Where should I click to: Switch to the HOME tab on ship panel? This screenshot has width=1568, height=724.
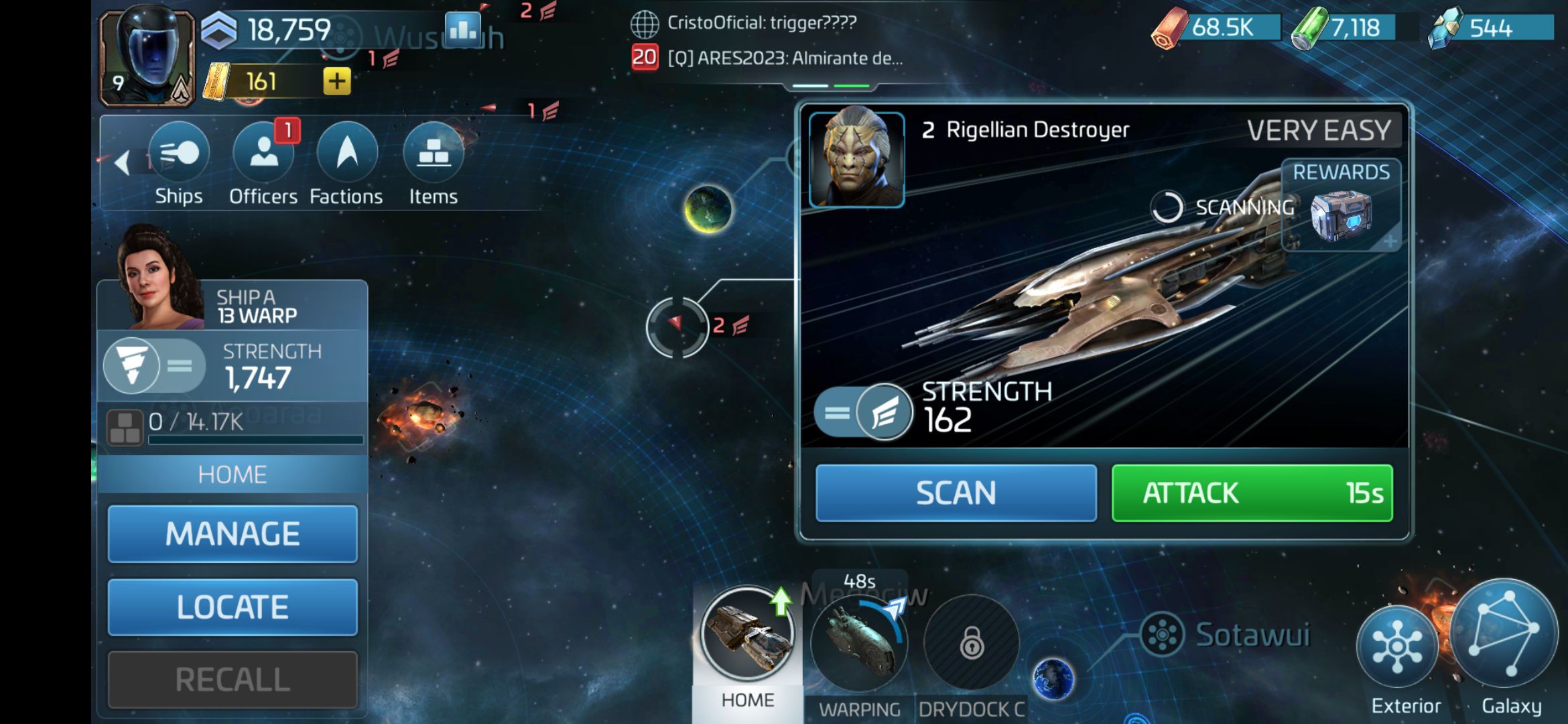[x=232, y=474]
